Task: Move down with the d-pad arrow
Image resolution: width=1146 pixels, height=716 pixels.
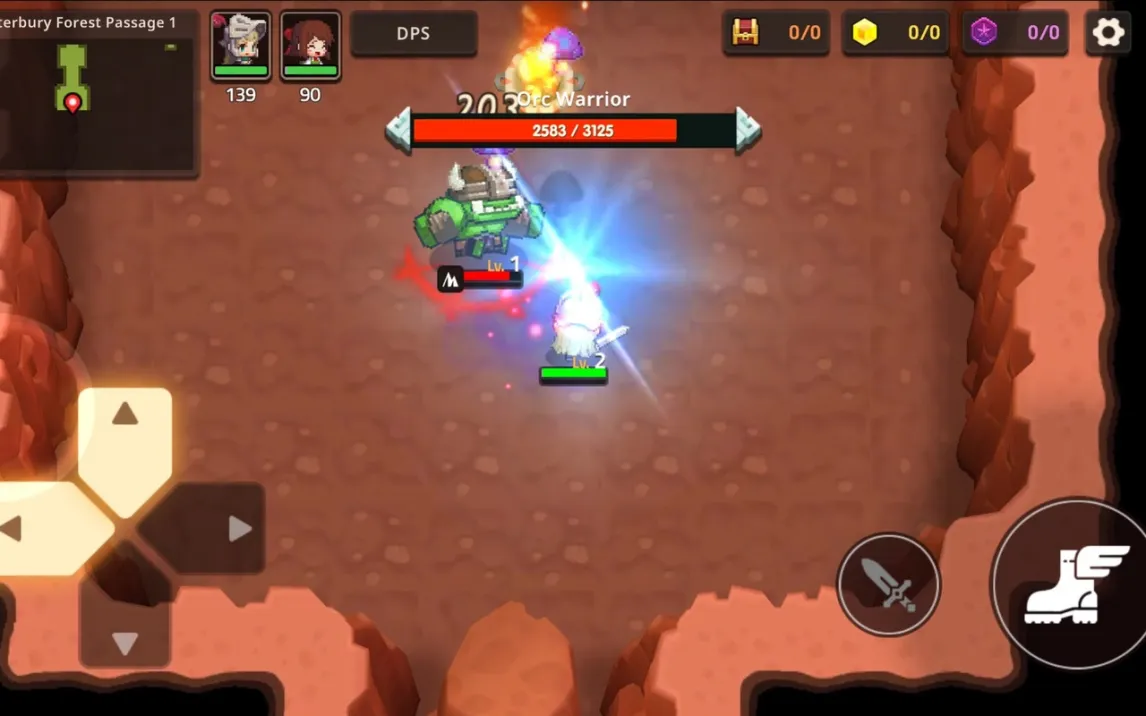Action: [125, 628]
